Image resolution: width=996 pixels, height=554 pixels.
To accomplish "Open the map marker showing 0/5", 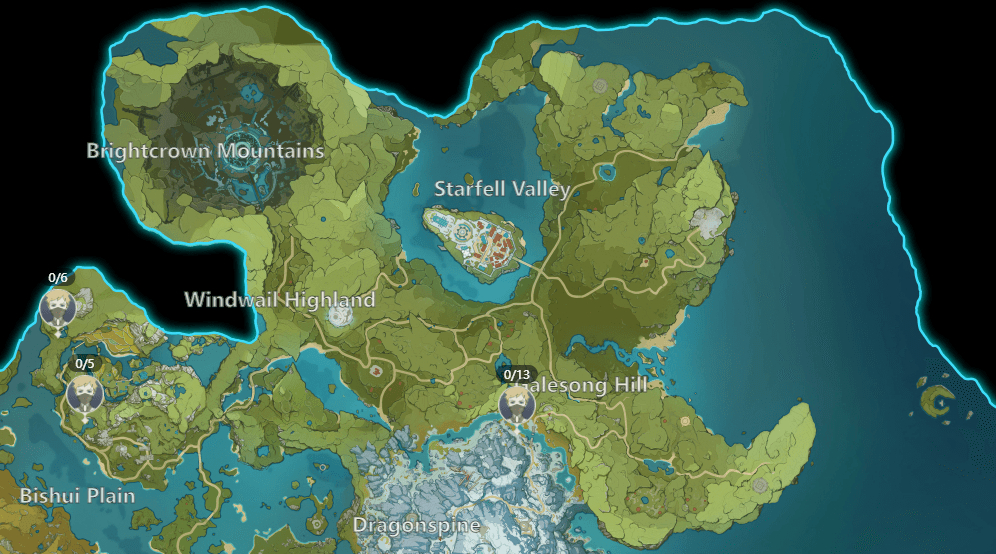I will point(85,393).
